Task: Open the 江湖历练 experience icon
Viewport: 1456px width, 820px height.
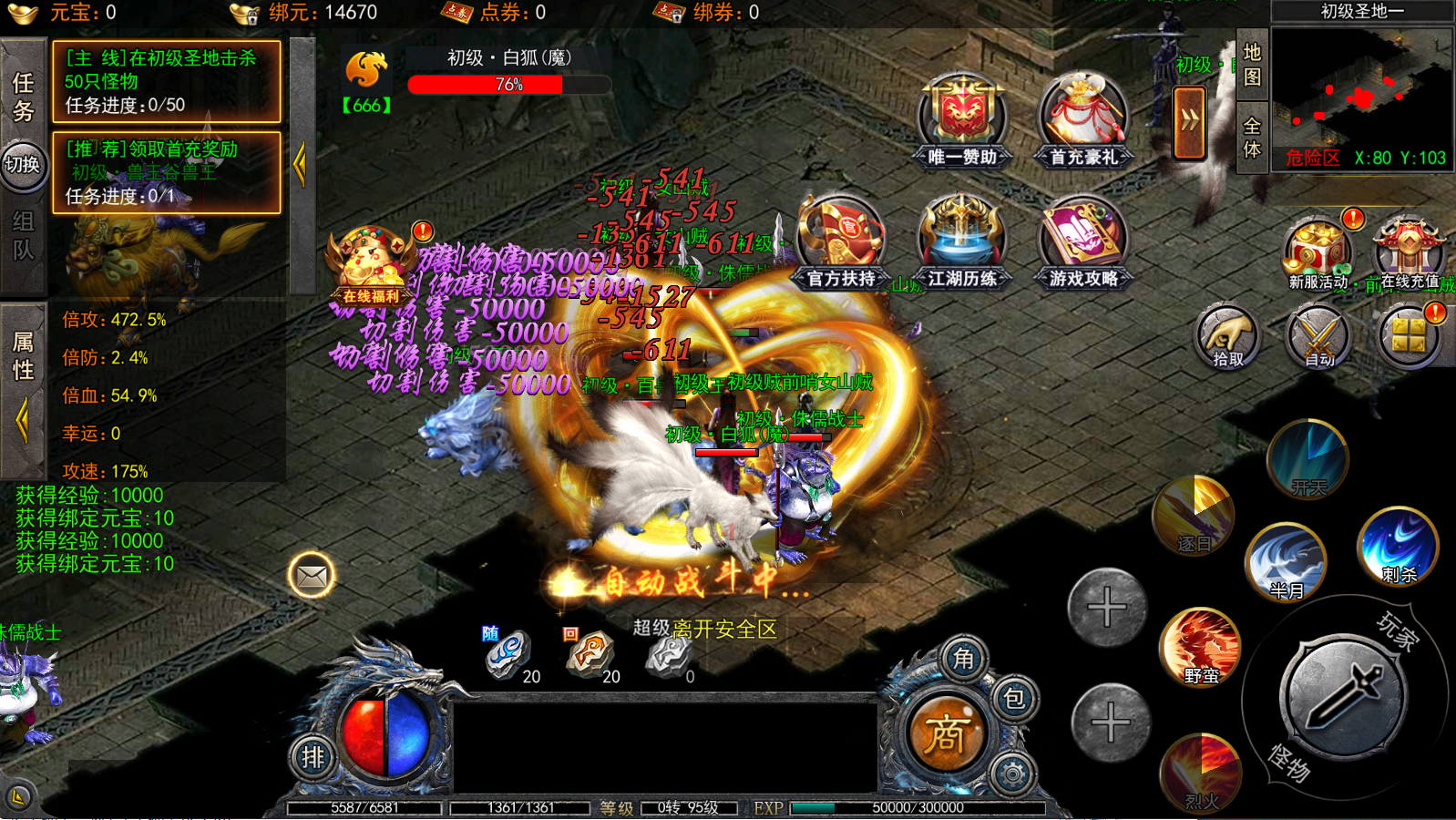Action: pyautogui.click(x=961, y=241)
